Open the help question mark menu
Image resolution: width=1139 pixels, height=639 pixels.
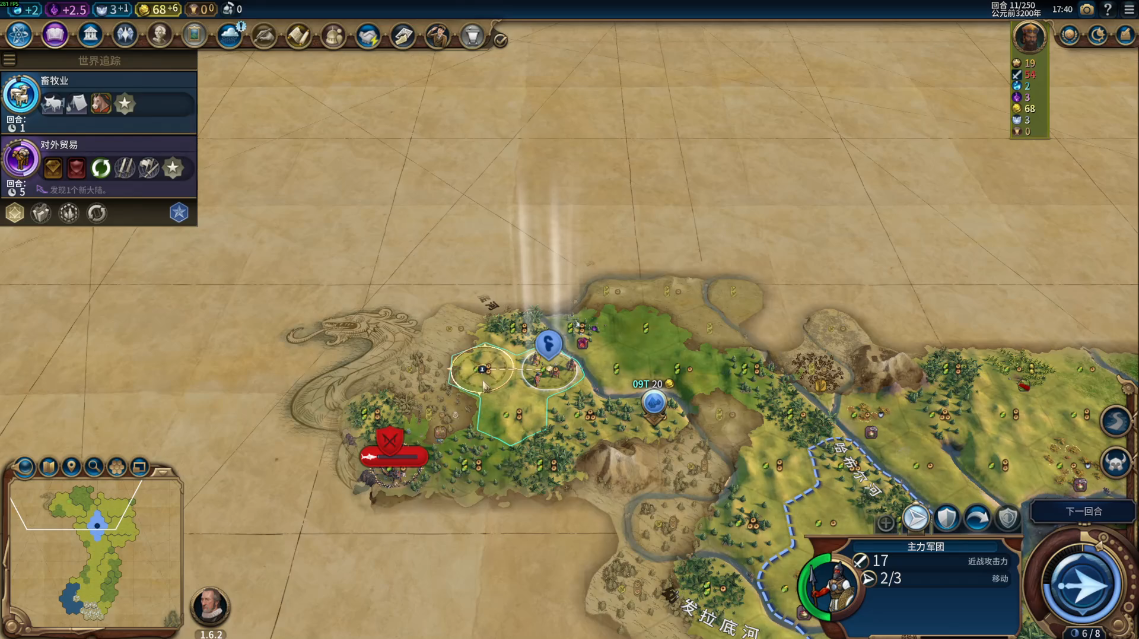point(1108,9)
